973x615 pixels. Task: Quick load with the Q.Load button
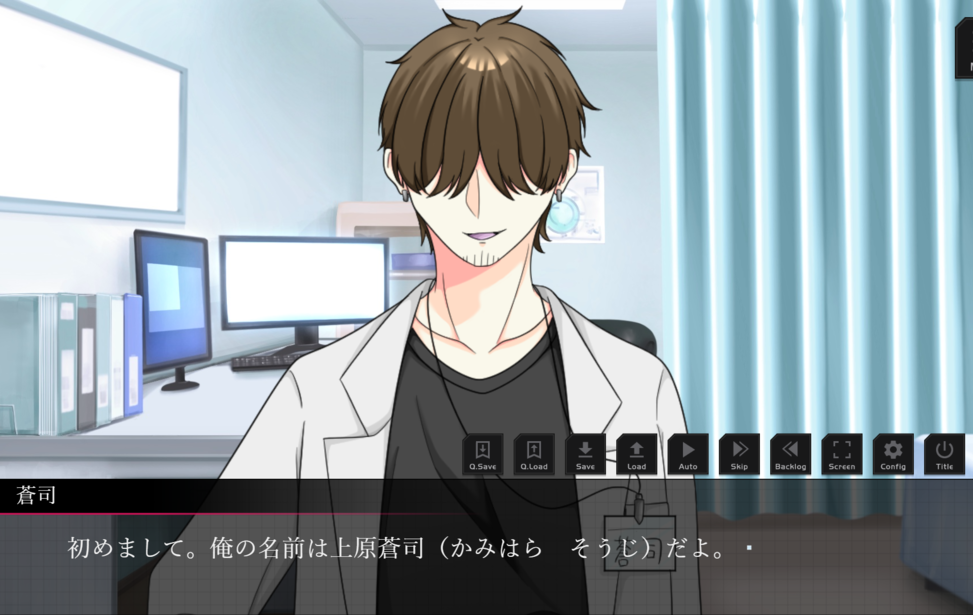click(534, 454)
